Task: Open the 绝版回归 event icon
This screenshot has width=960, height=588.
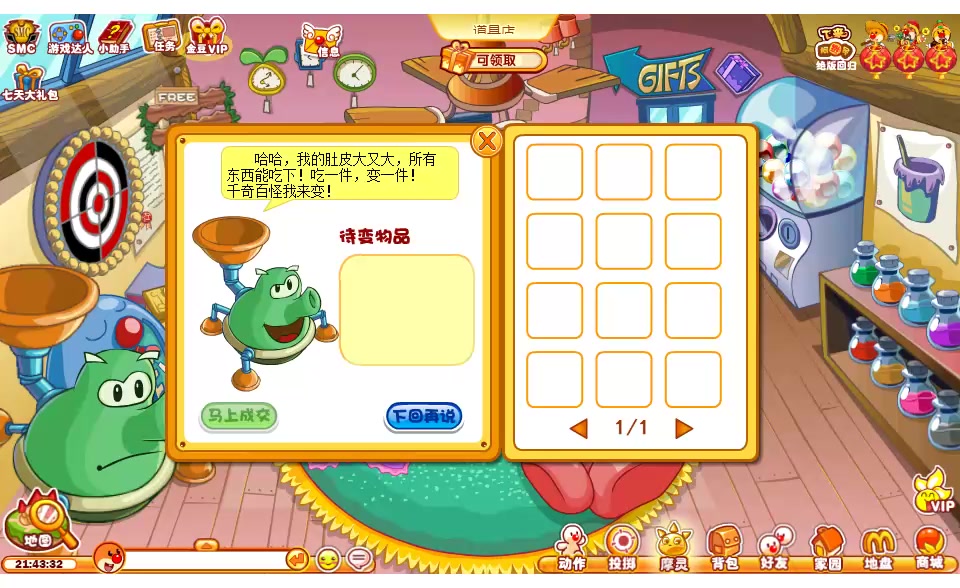Action: click(x=835, y=48)
